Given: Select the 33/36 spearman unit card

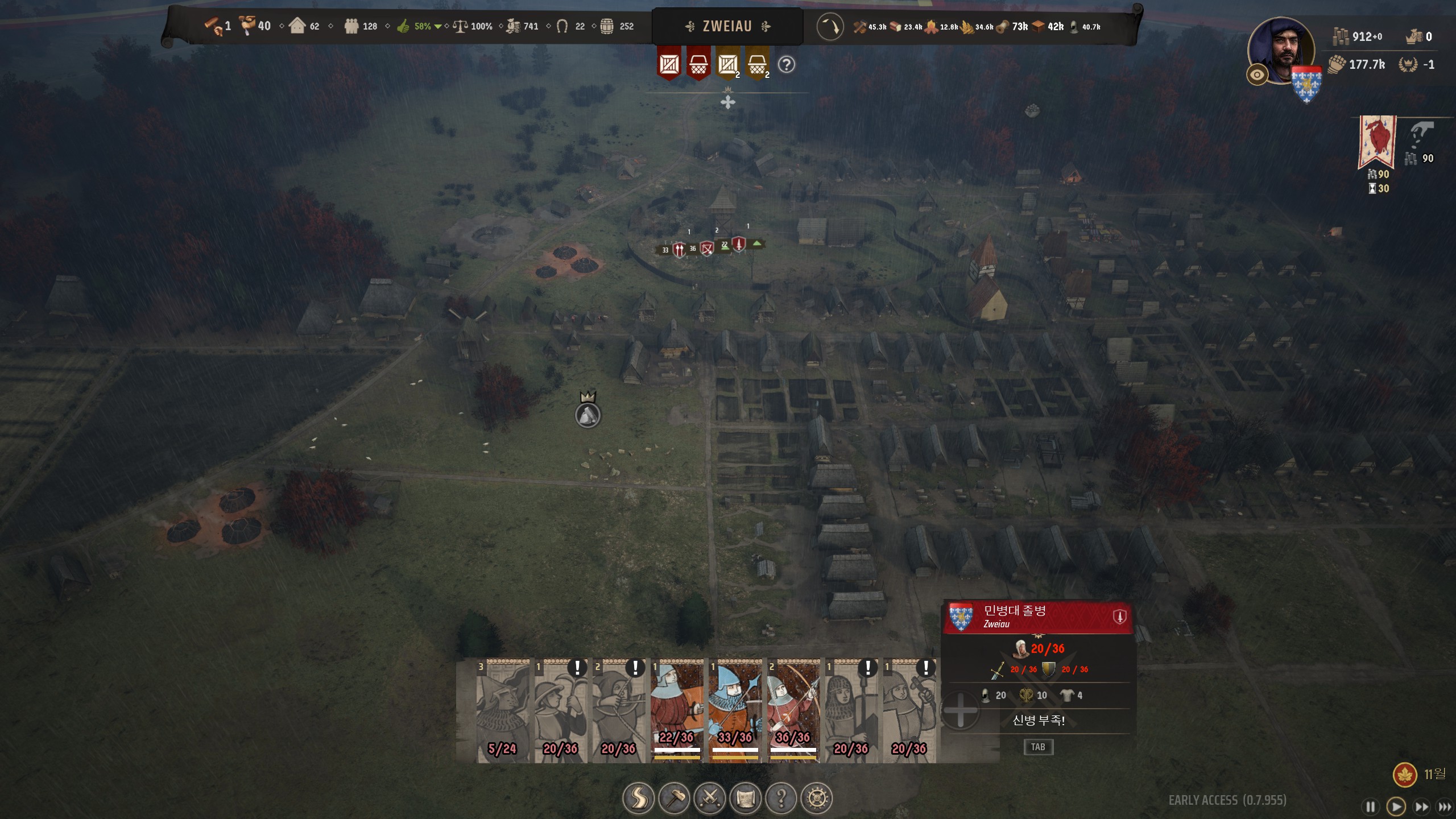Looking at the screenshot, I should 735,711.
